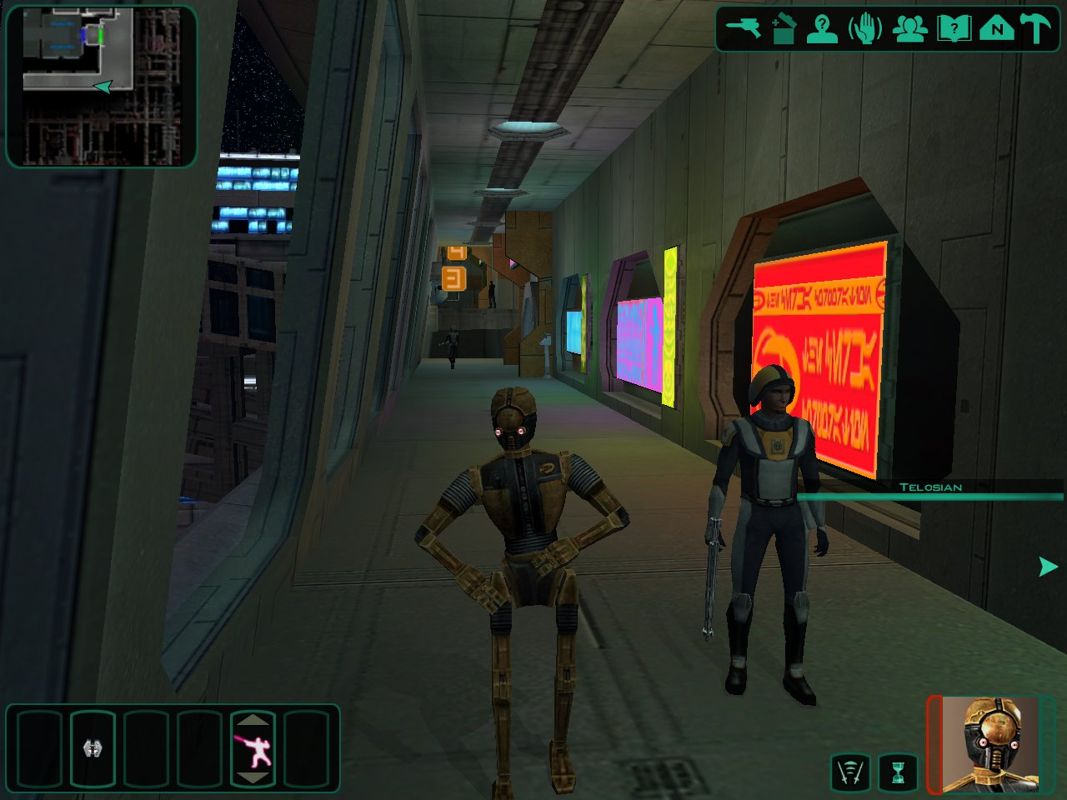Cycle the stance slot with its up arrow
Screen dimensions: 1067x800
click(x=253, y=721)
